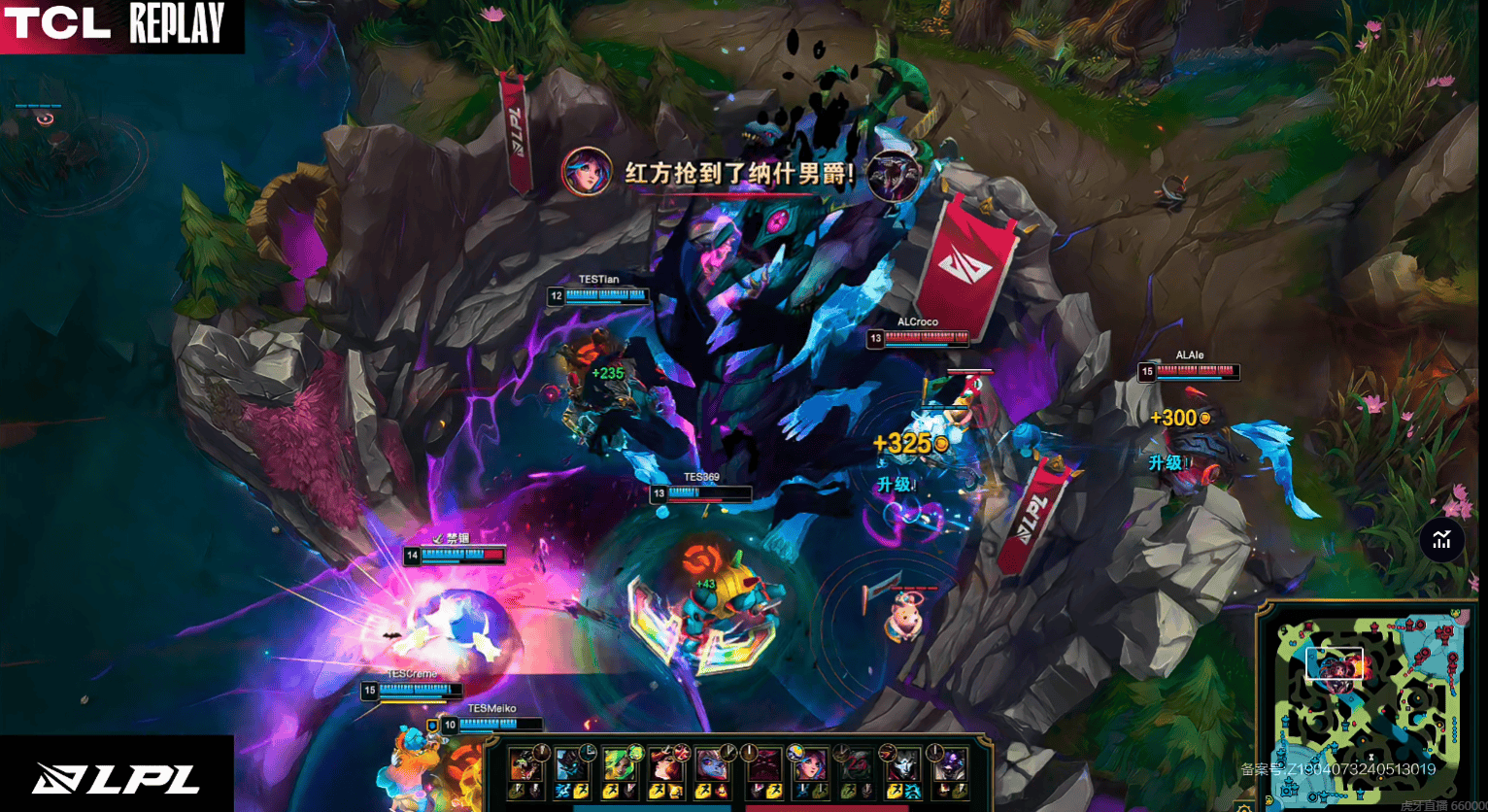Select the purple armored champion portrait

[950, 763]
